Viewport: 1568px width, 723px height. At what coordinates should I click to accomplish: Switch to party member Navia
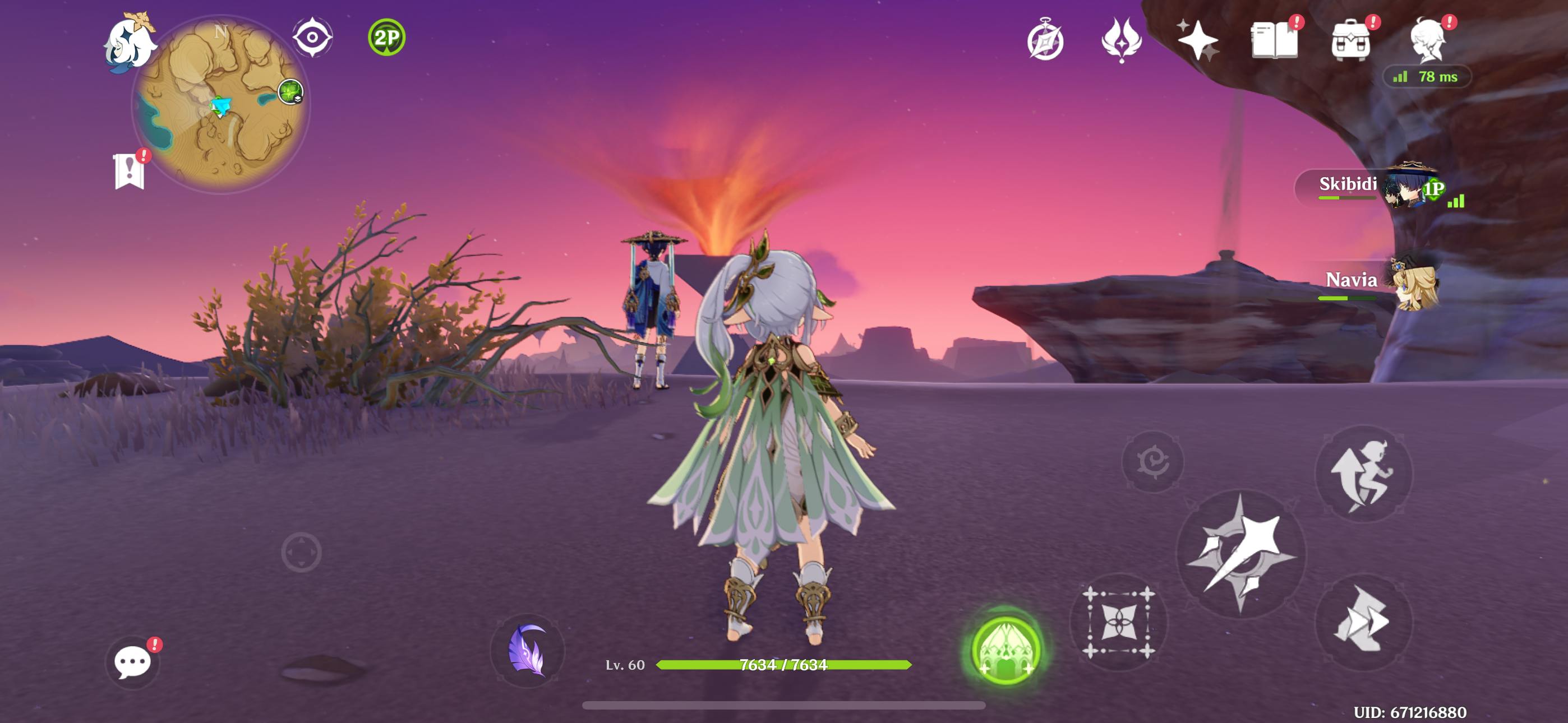[x=1382, y=282]
